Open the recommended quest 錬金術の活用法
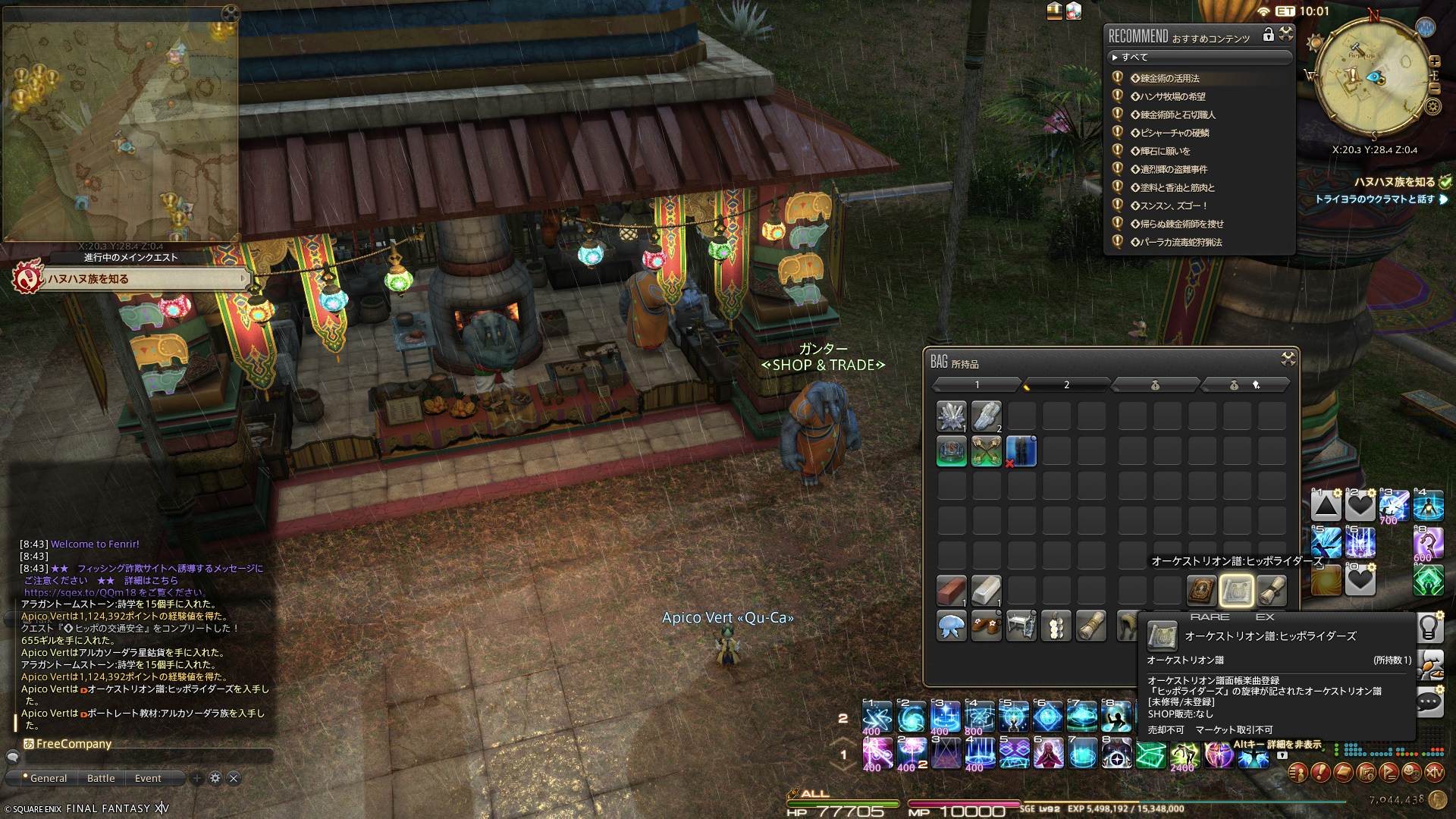Viewport: 1456px width, 819px height. coord(1169,79)
